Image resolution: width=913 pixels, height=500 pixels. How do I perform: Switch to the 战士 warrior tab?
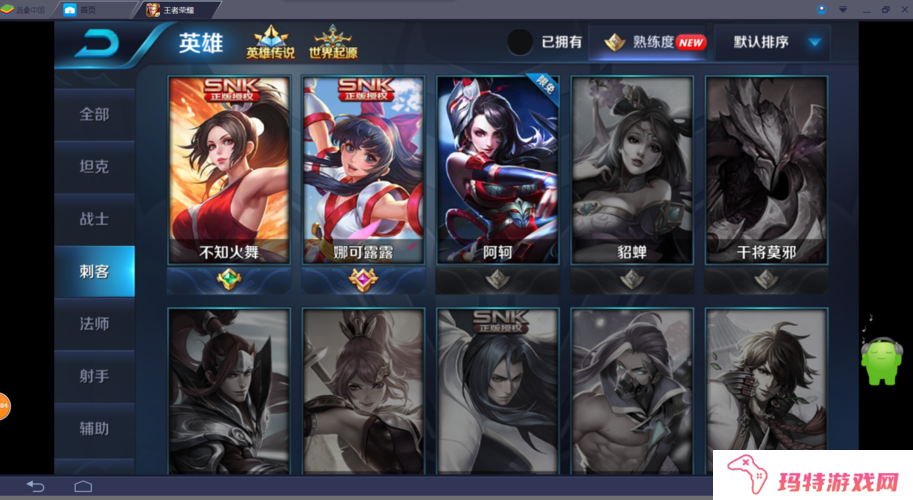click(x=94, y=218)
